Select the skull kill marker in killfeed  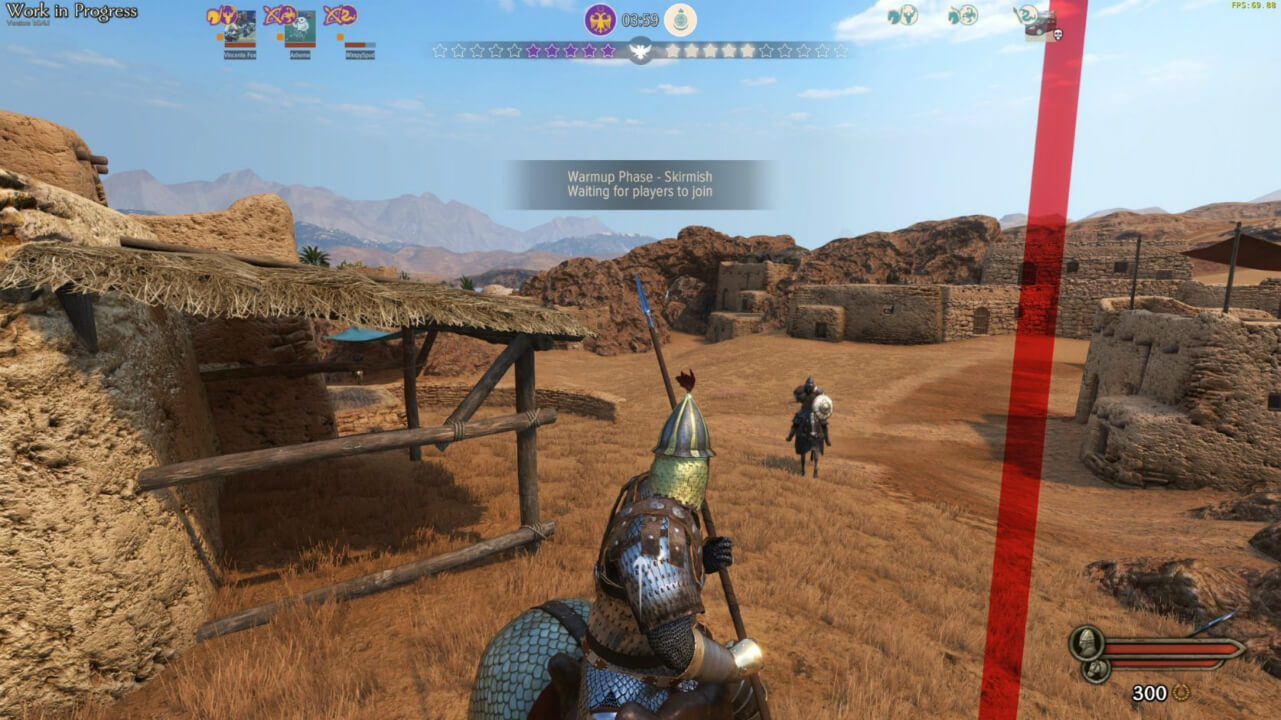pyautogui.click(x=1058, y=34)
